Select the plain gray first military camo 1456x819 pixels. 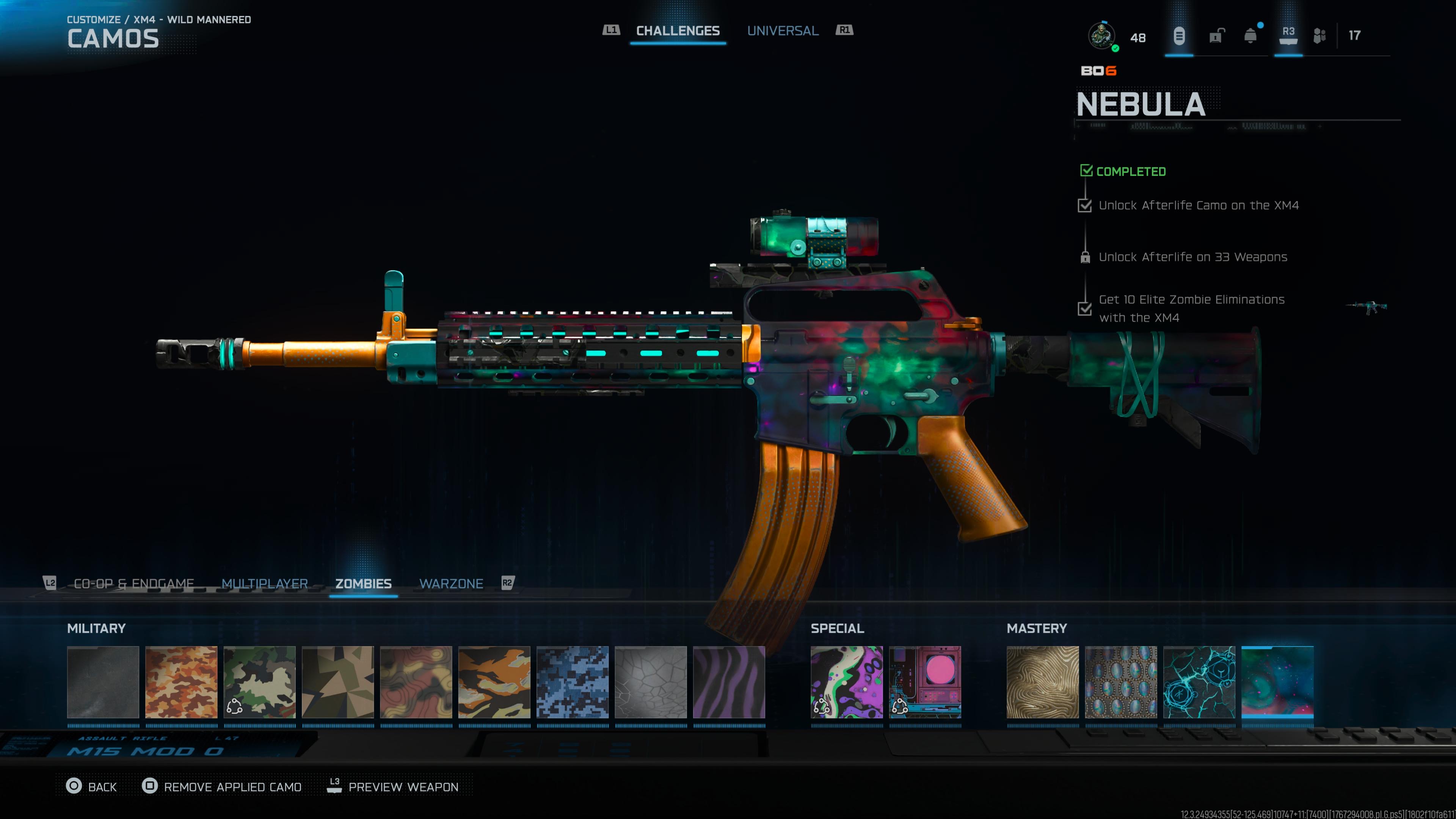coord(103,682)
